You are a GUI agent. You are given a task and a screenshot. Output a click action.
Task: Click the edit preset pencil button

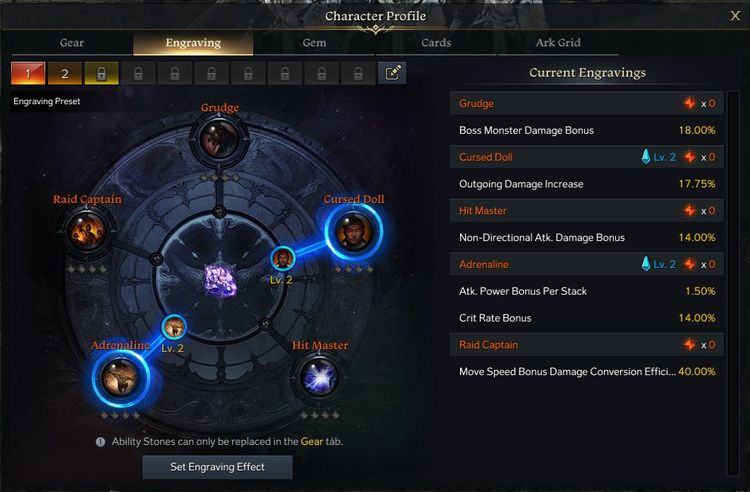(x=393, y=73)
